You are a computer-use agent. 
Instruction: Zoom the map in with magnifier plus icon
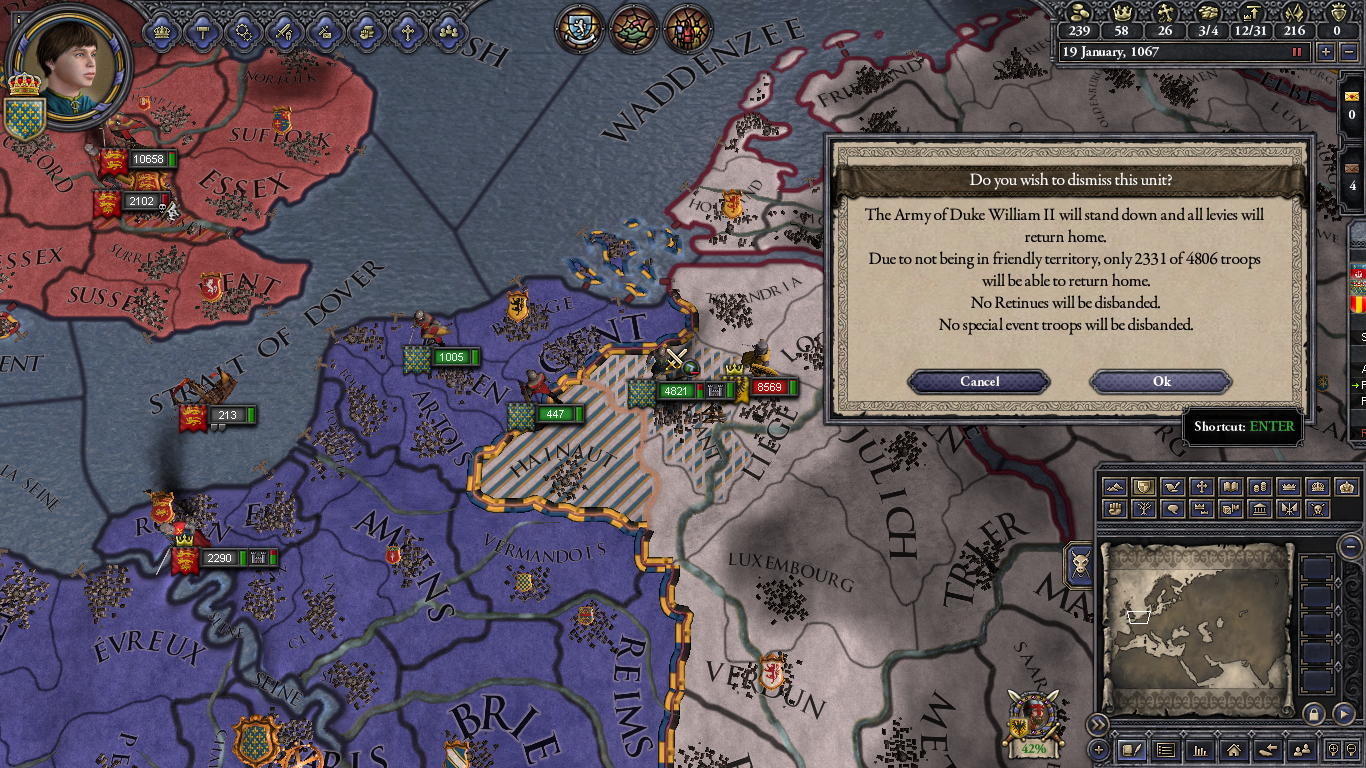[1333, 749]
